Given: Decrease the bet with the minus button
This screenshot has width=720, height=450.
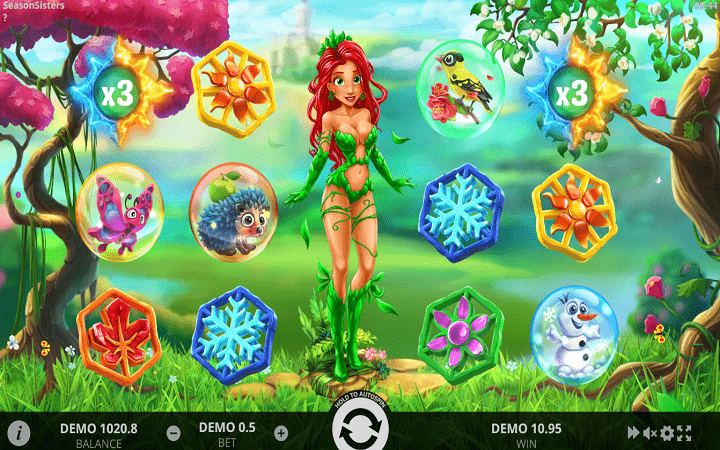Looking at the screenshot, I should (174, 433).
